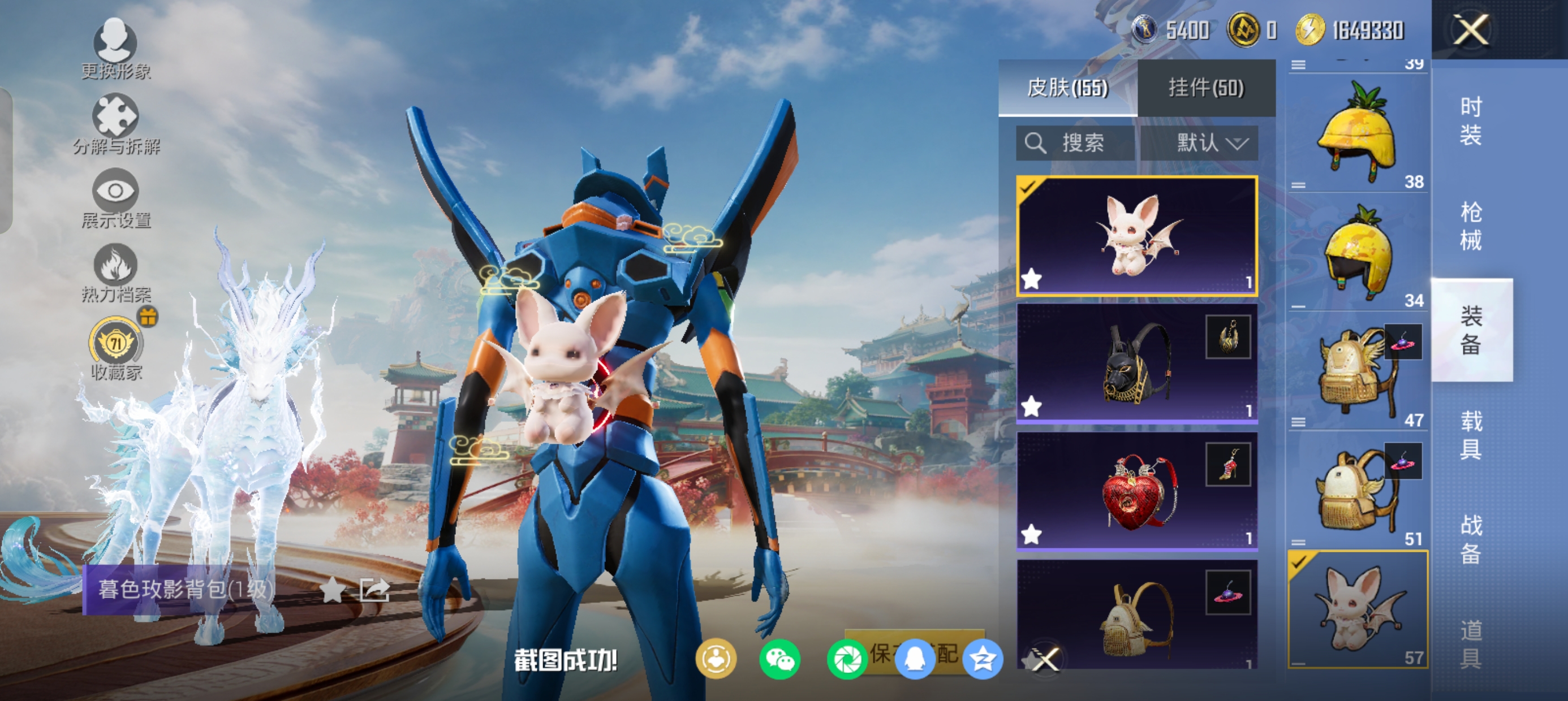Open 展示设置 display settings
Viewport: 1568px width, 701px height.
[115, 198]
